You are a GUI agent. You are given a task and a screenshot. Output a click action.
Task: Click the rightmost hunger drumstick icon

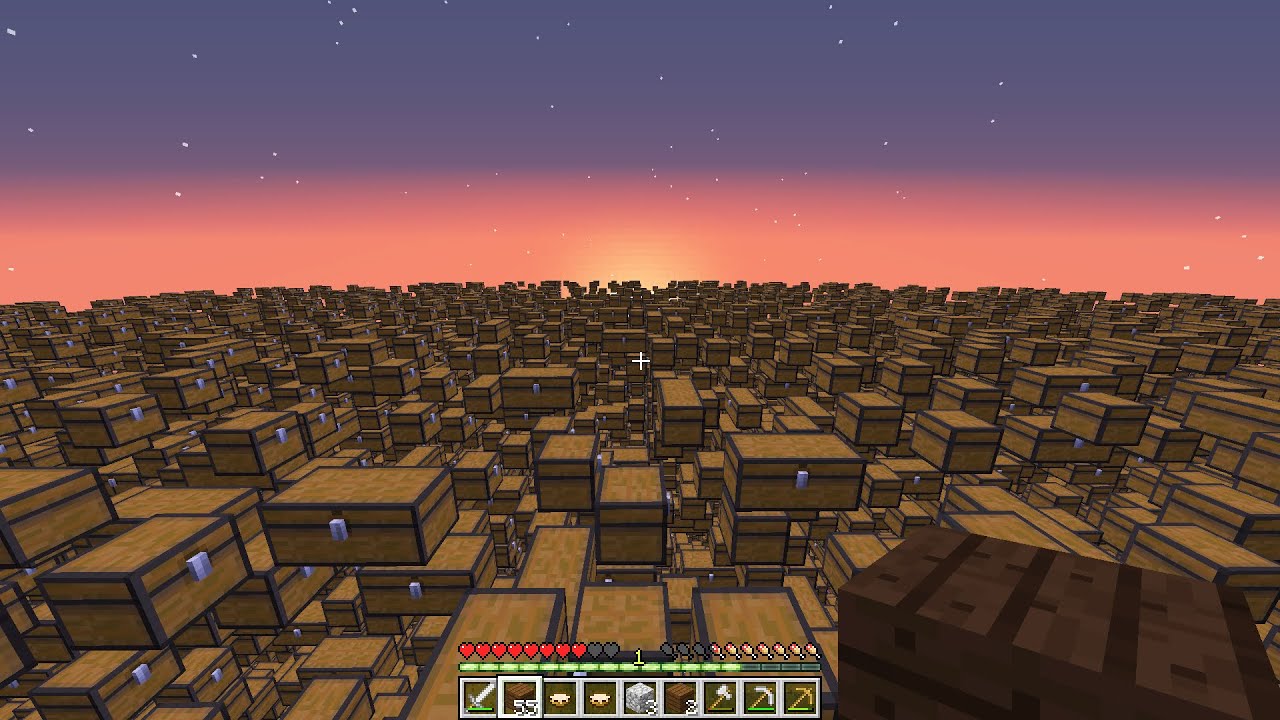tap(812, 650)
